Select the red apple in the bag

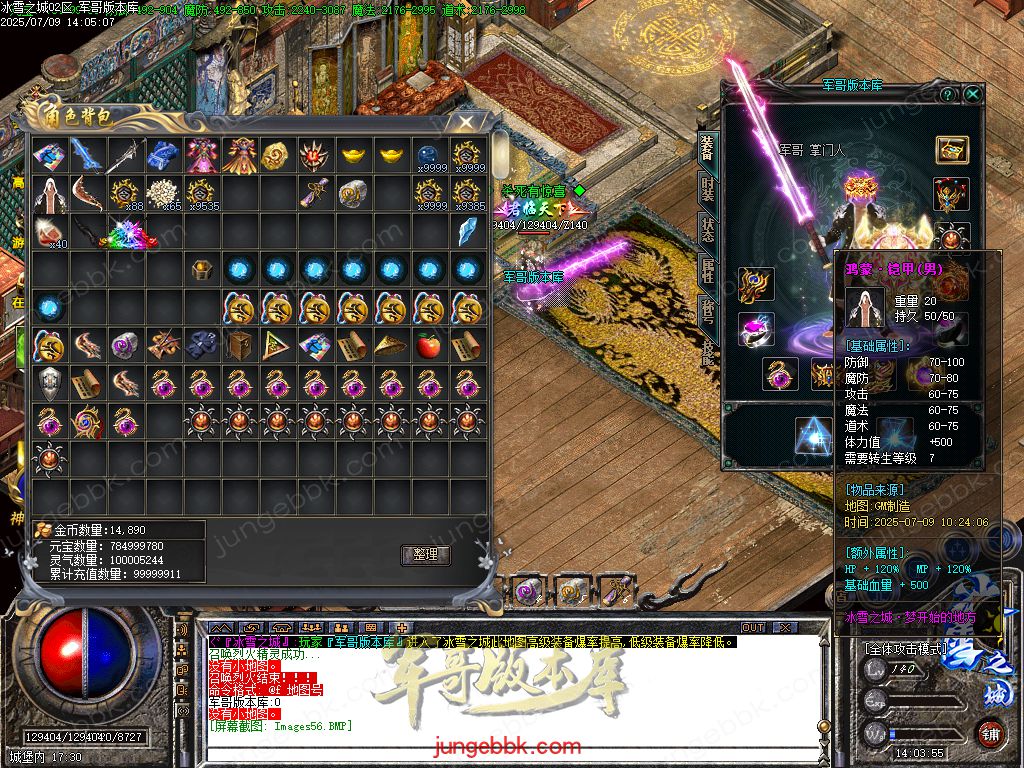coord(428,345)
